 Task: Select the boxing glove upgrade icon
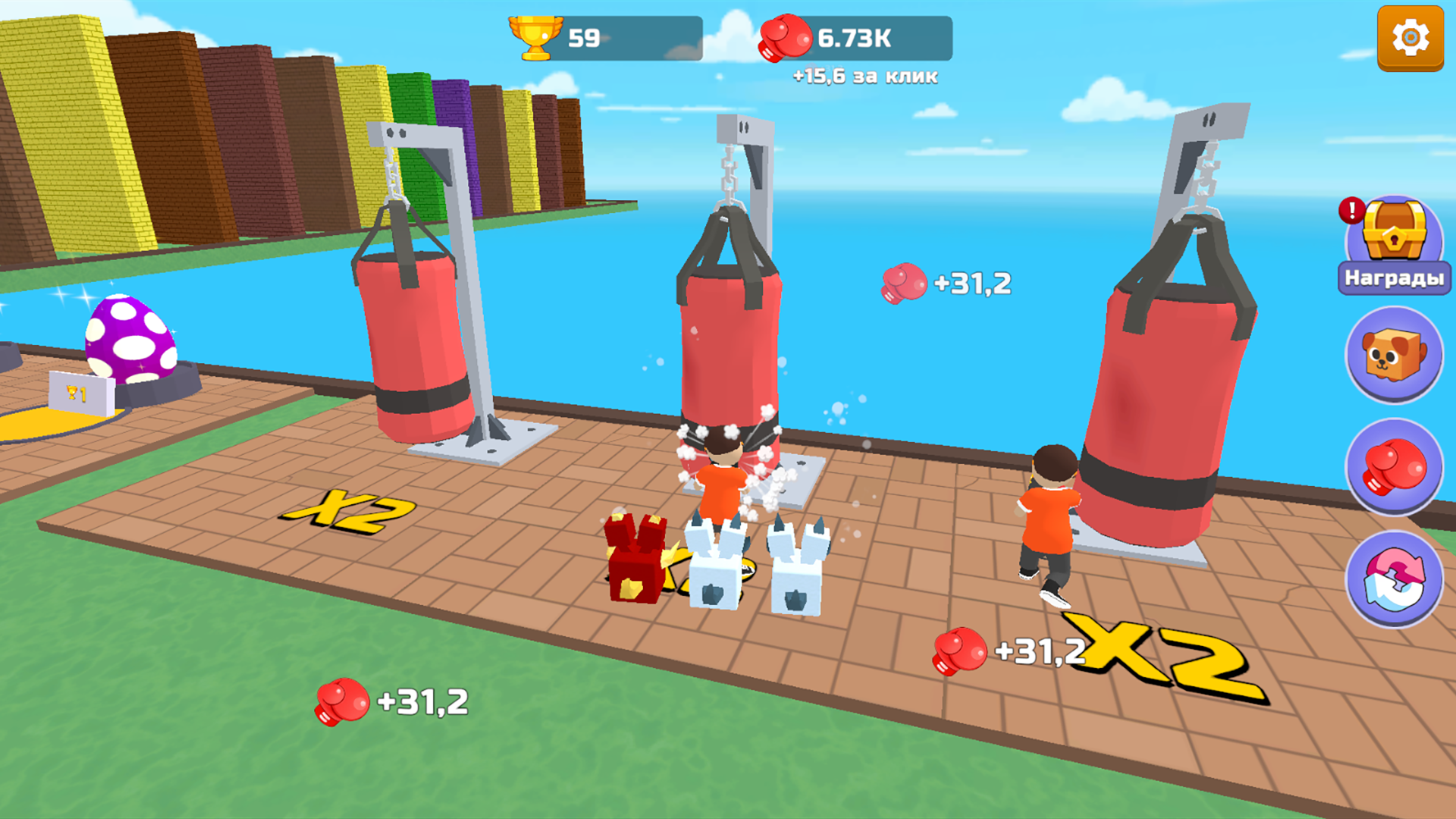[x=1394, y=469]
